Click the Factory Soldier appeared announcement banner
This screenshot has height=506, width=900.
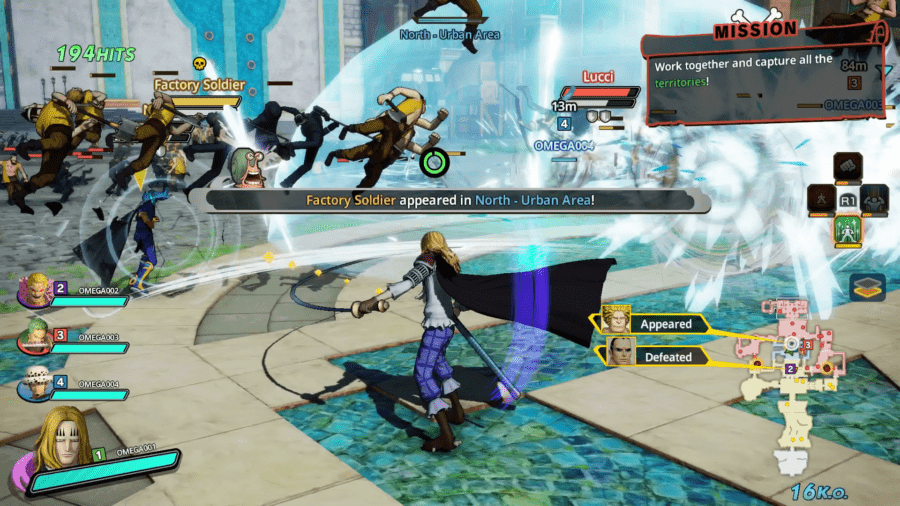tap(457, 200)
